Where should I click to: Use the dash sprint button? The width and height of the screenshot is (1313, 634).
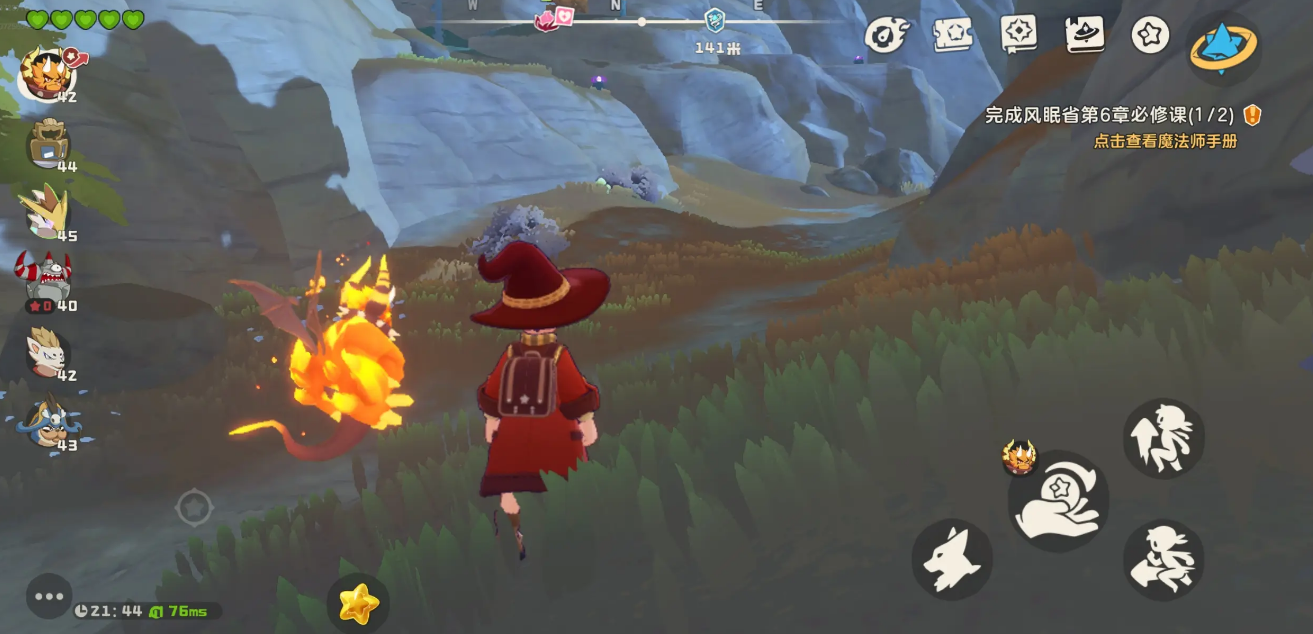click(1163, 559)
